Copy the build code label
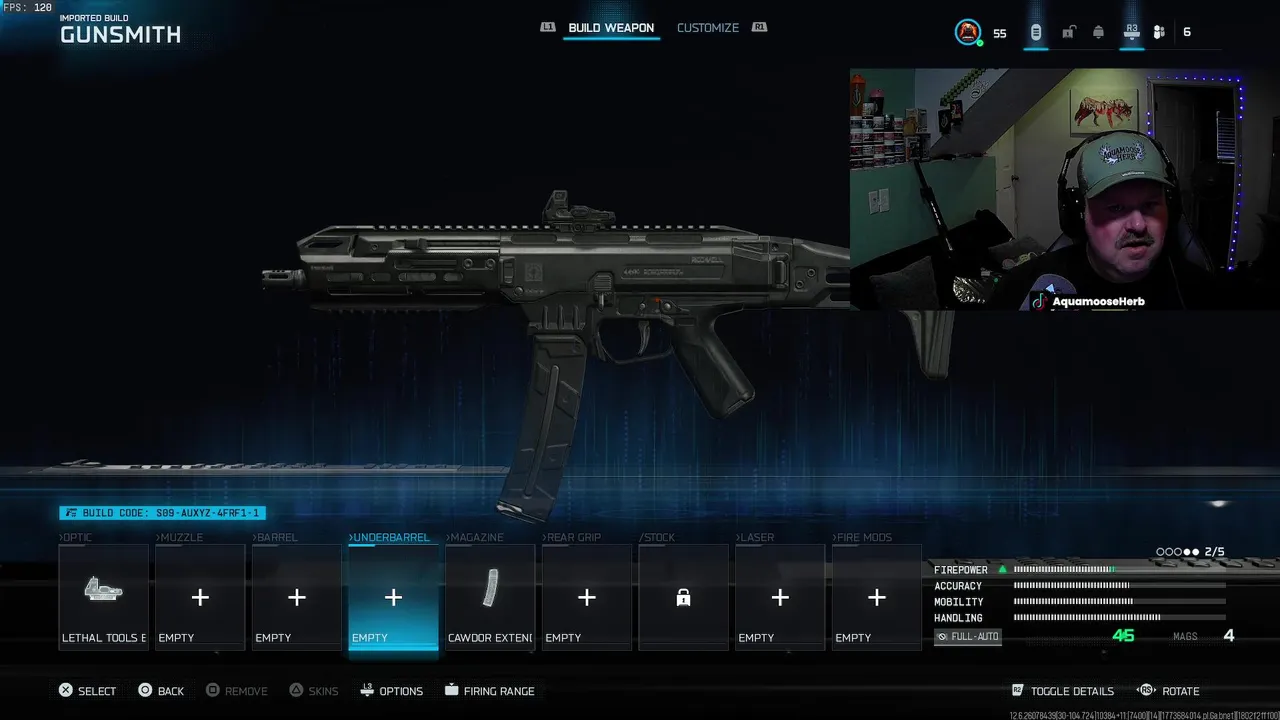This screenshot has width=1280, height=720. coord(162,513)
